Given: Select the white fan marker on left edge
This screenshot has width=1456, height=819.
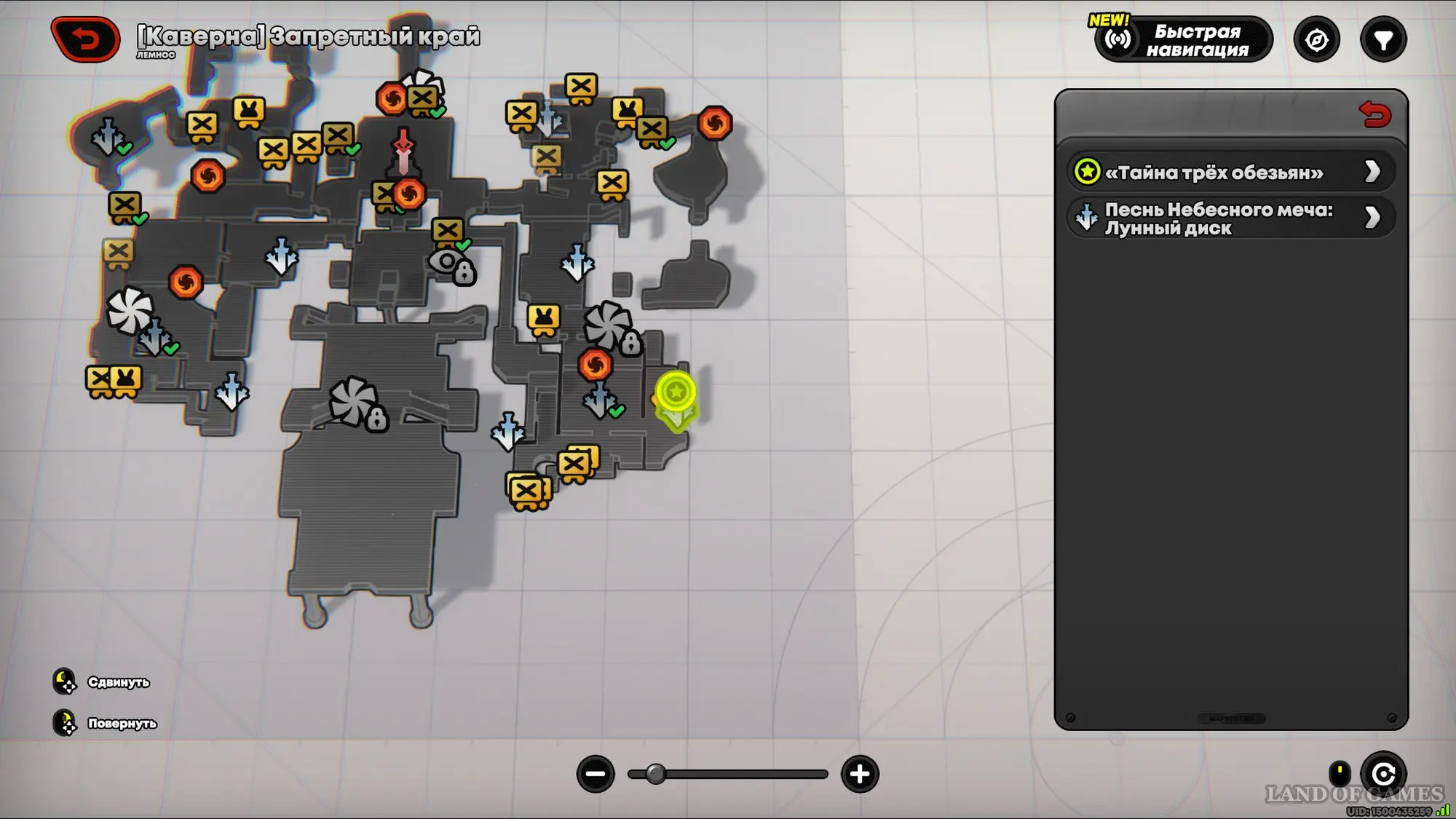Looking at the screenshot, I should [x=130, y=311].
